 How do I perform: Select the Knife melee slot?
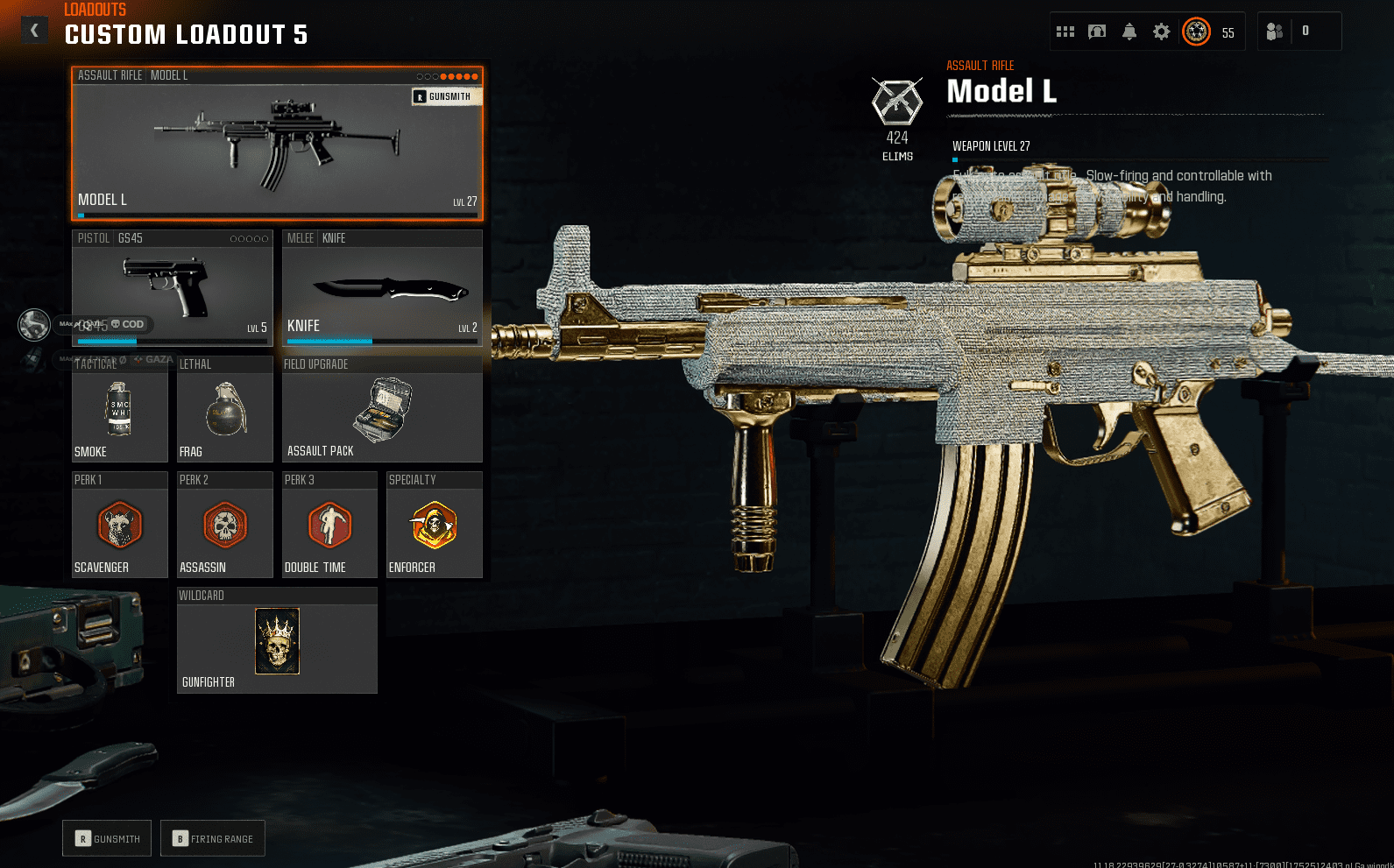click(382, 289)
